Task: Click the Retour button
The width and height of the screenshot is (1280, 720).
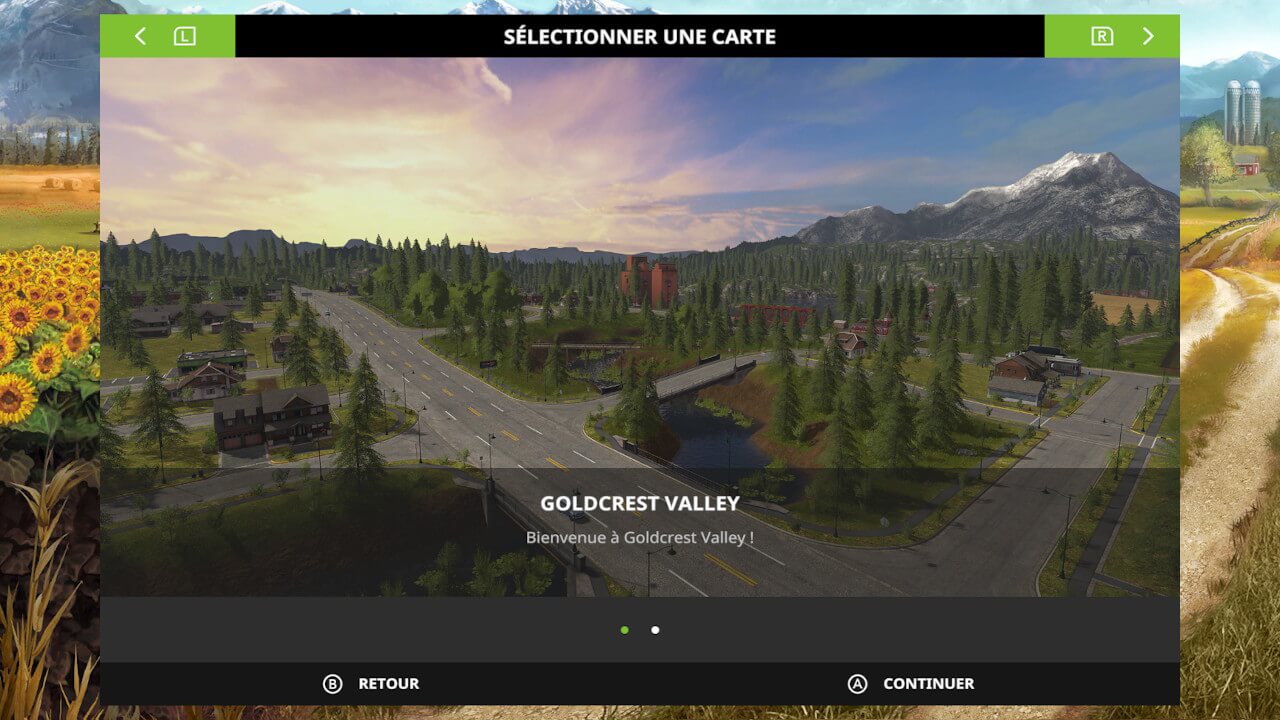Action: (371, 684)
